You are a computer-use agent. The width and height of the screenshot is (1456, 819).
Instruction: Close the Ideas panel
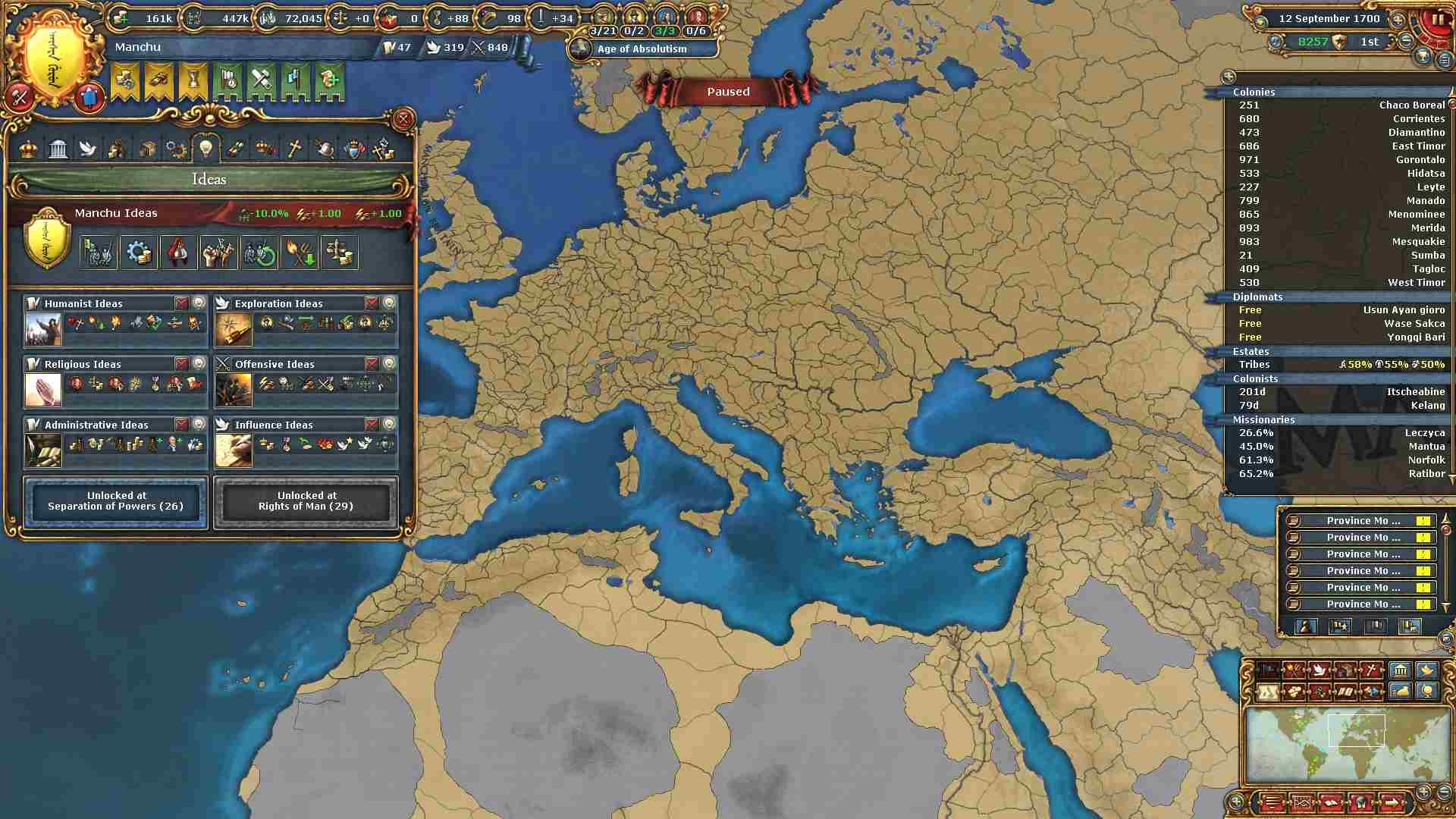[403, 119]
